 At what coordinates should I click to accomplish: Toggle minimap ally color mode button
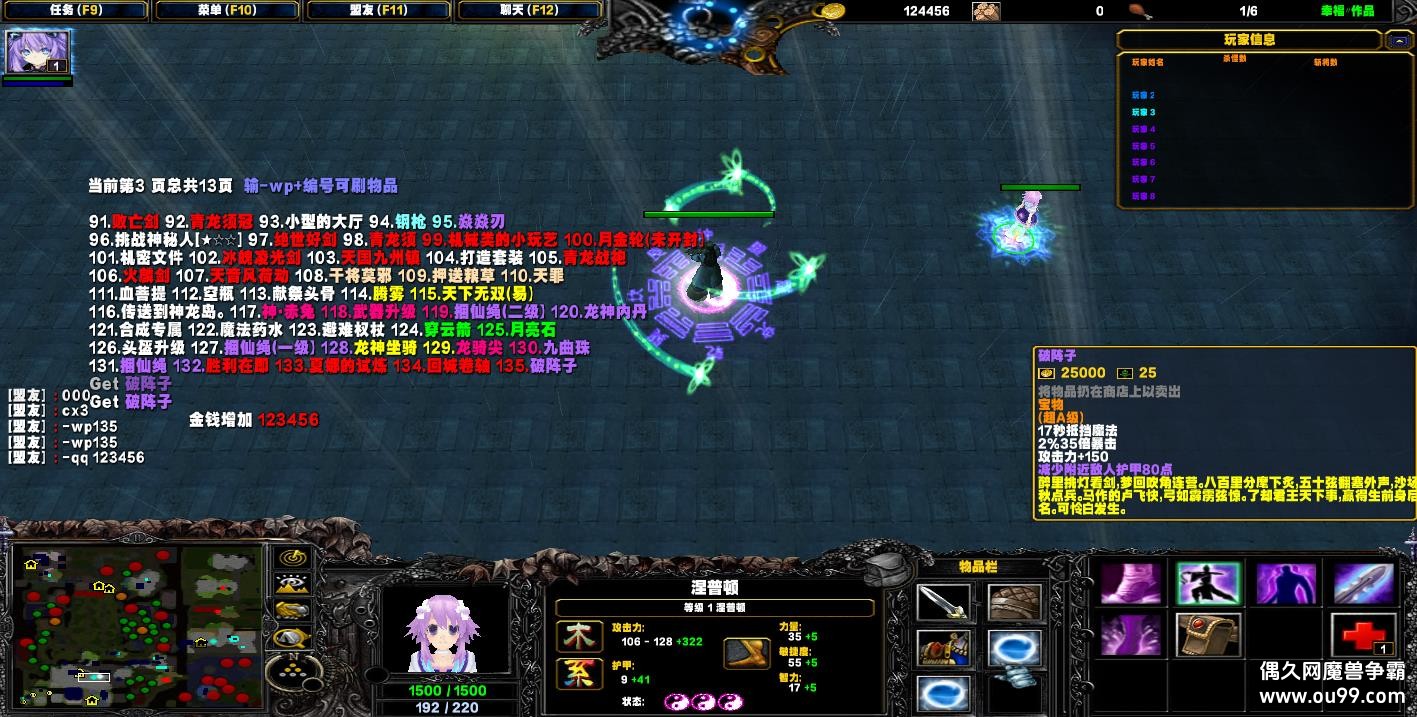(x=292, y=610)
